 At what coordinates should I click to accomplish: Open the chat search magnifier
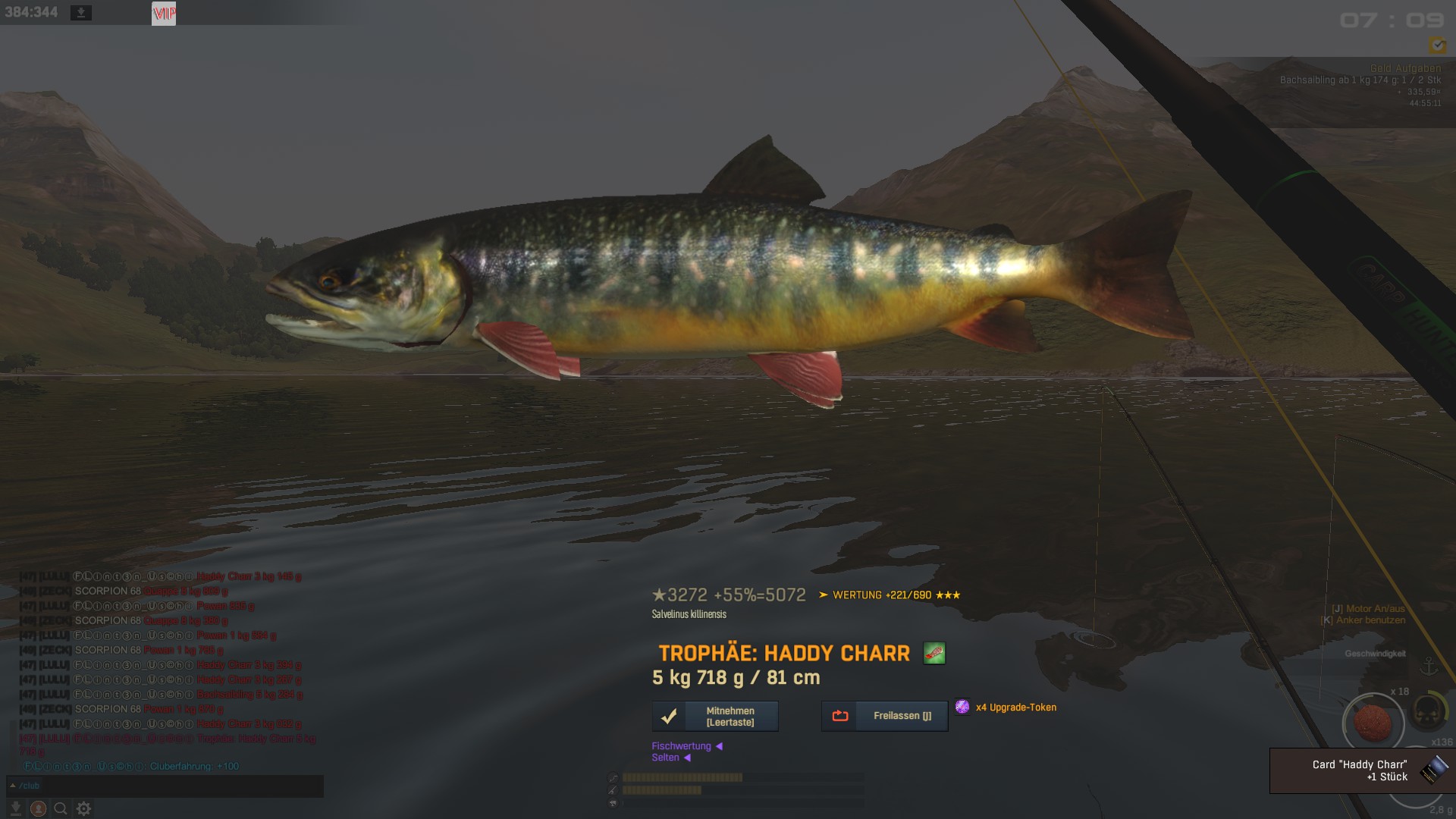click(x=61, y=808)
